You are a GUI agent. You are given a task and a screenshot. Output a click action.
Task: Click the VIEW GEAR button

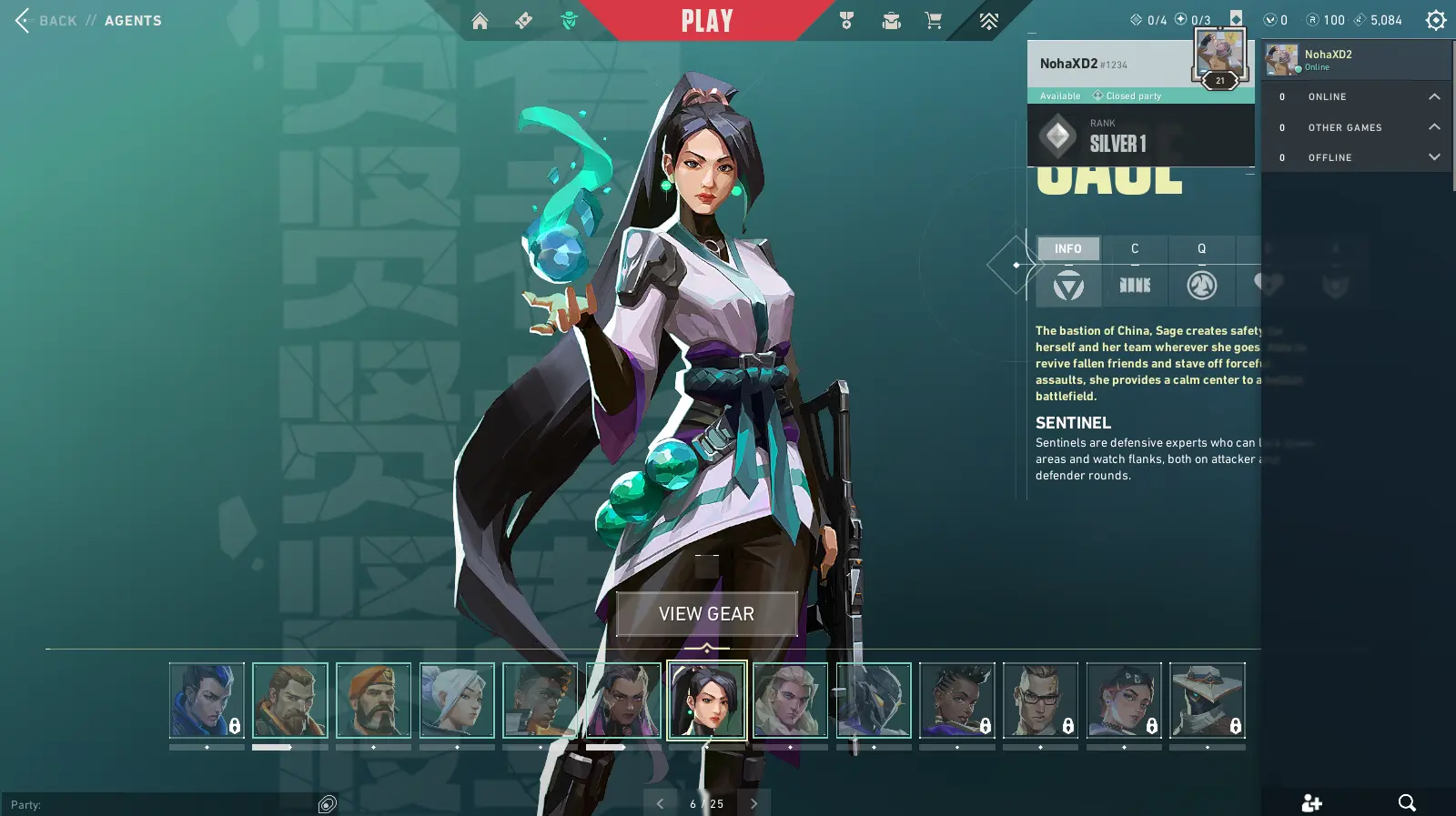point(705,613)
